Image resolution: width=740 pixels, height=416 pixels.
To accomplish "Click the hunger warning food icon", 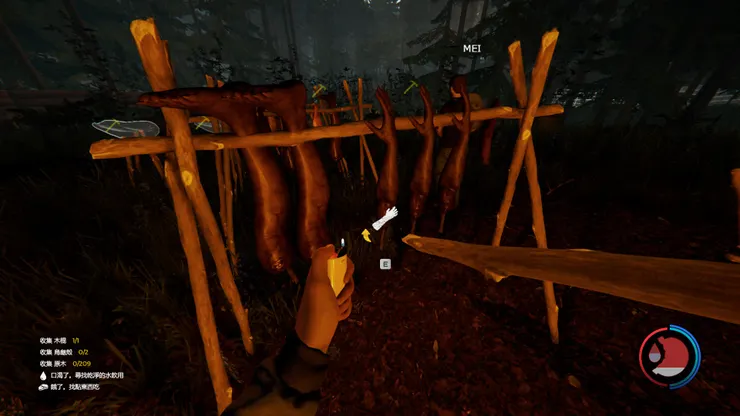I will click(x=43, y=386).
